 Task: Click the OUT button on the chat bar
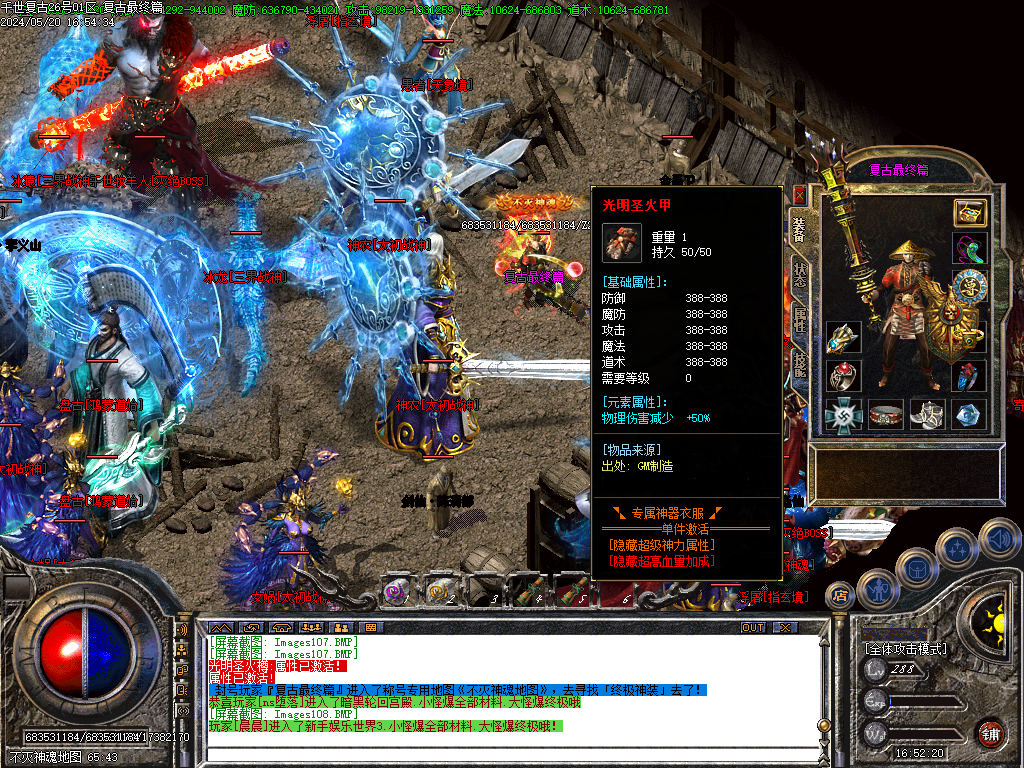[752, 627]
